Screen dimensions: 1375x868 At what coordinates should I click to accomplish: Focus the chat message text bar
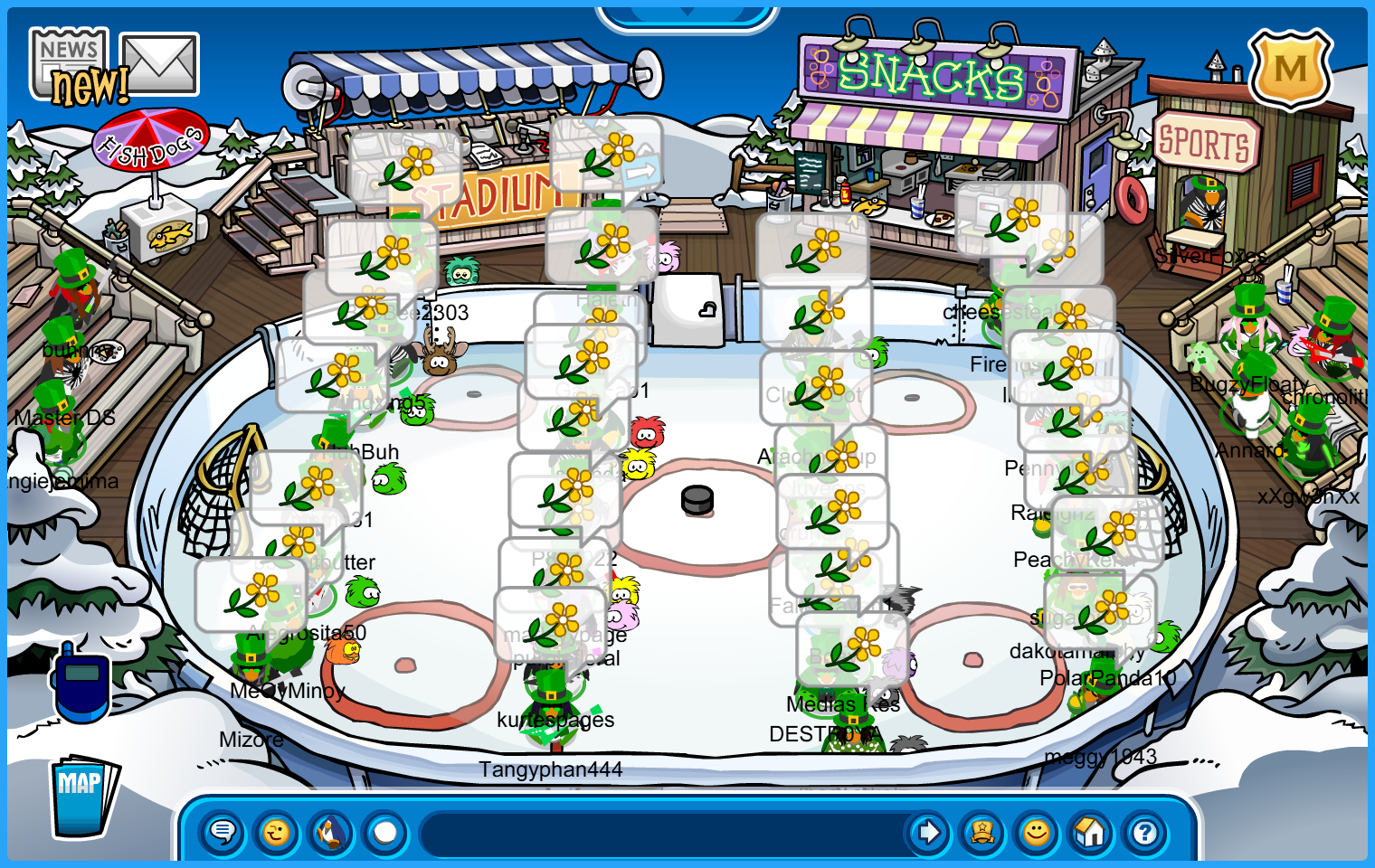pyautogui.click(x=660, y=832)
